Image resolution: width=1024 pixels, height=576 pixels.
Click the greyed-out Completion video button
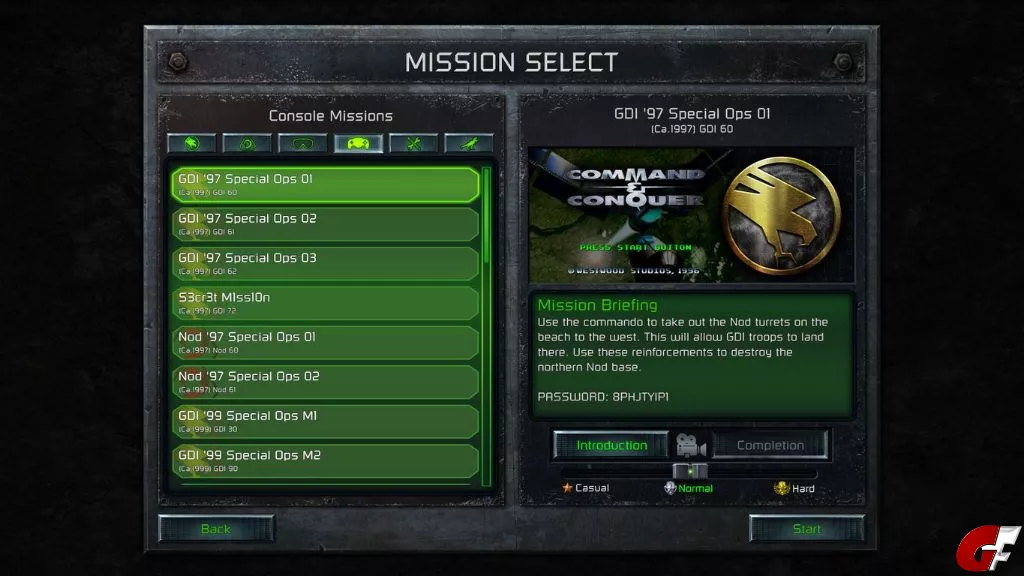pyautogui.click(x=770, y=445)
